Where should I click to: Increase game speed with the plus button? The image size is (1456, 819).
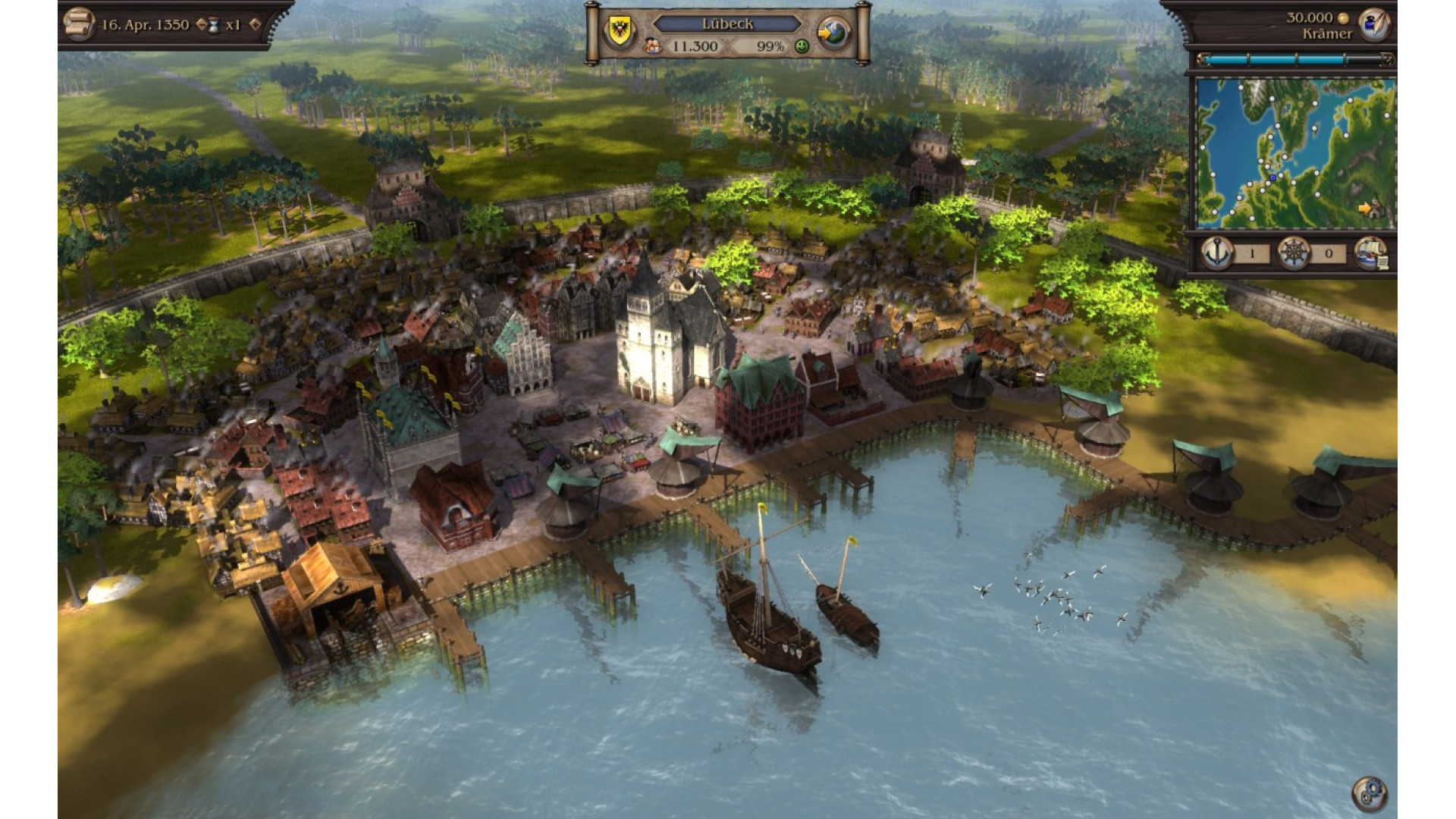255,24
